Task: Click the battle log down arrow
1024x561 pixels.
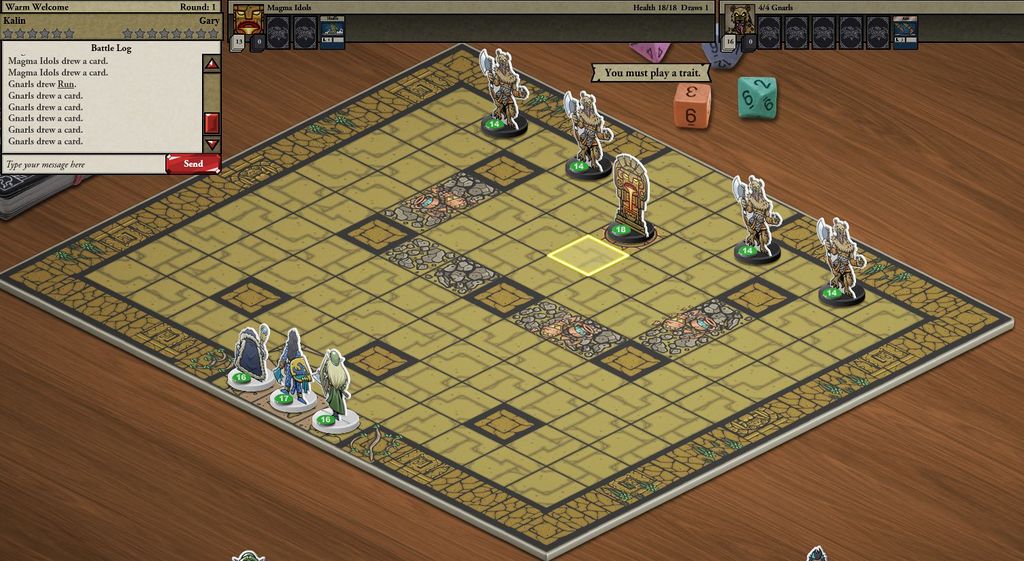Action: [x=211, y=145]
